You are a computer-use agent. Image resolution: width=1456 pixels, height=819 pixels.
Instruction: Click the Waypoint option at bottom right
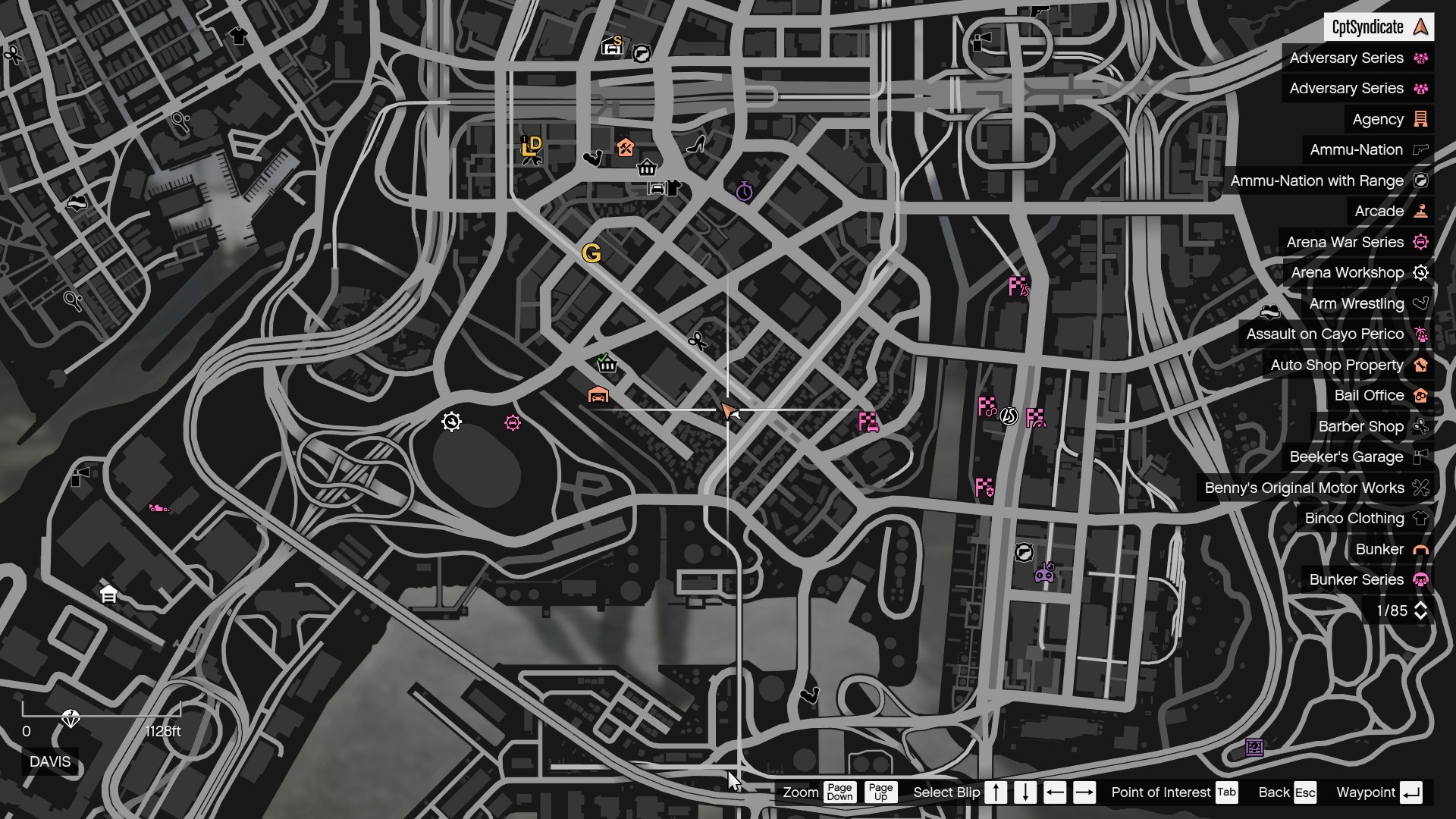click(1366, 792)
